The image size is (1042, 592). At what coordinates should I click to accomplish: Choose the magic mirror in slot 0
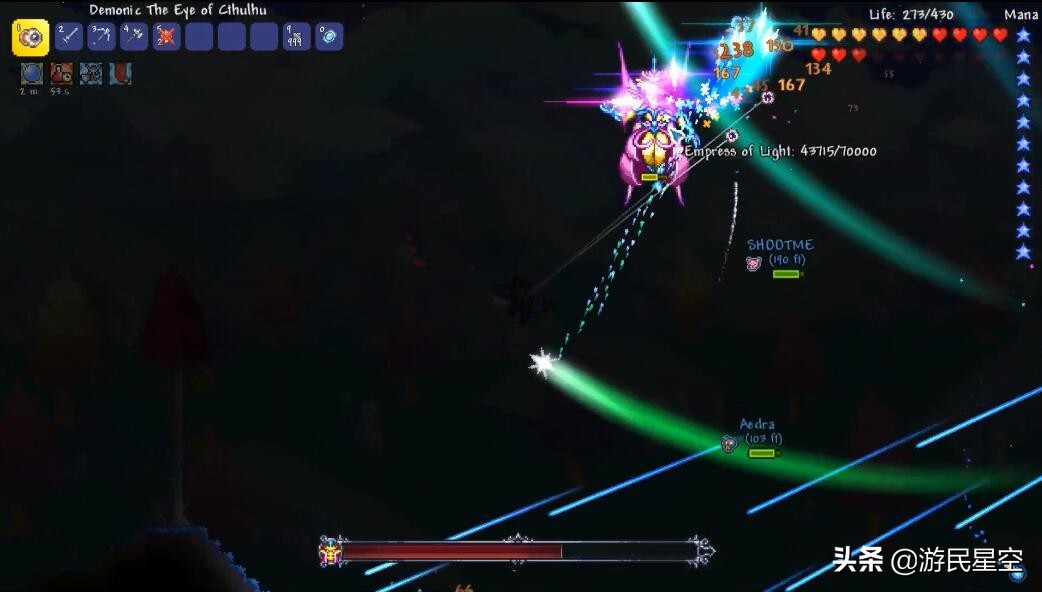[329, 37]
